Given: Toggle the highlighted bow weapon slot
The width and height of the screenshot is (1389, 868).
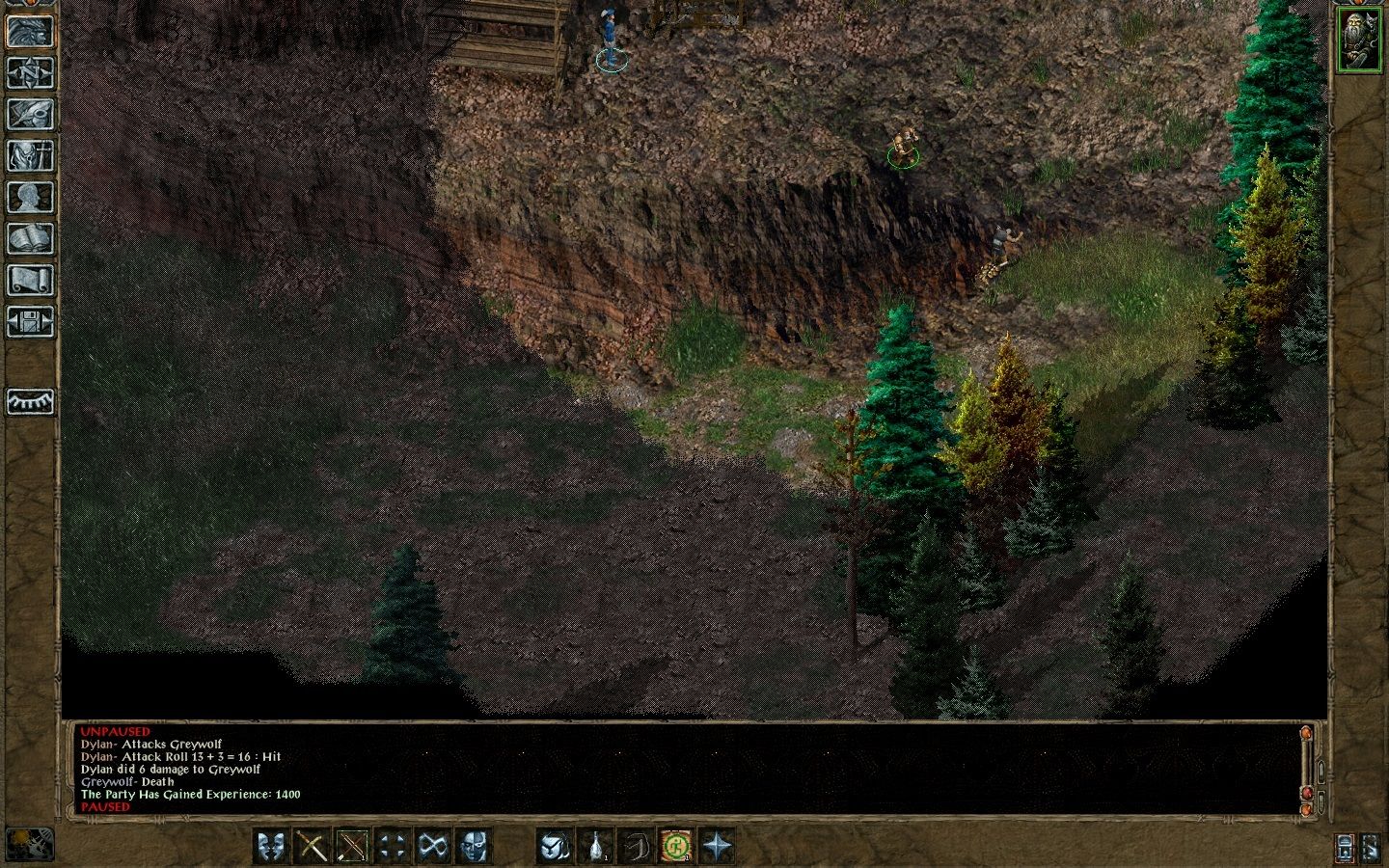Looking at the screenshot, I should [x=353, y=846].
